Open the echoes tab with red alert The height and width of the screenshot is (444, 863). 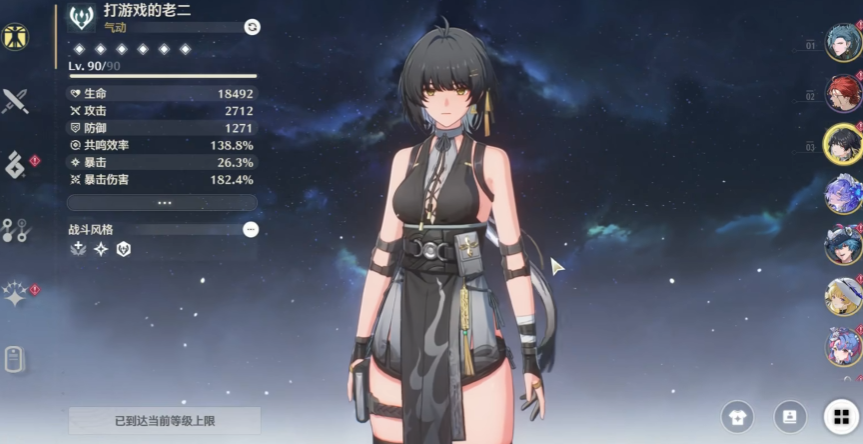click(x=15, y=165)
